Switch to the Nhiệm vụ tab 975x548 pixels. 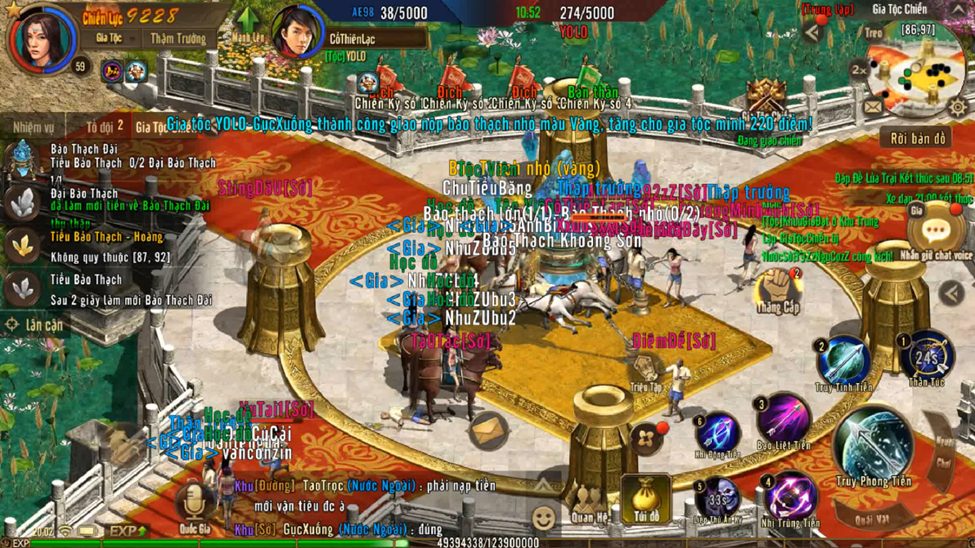(x=34, y=127)
